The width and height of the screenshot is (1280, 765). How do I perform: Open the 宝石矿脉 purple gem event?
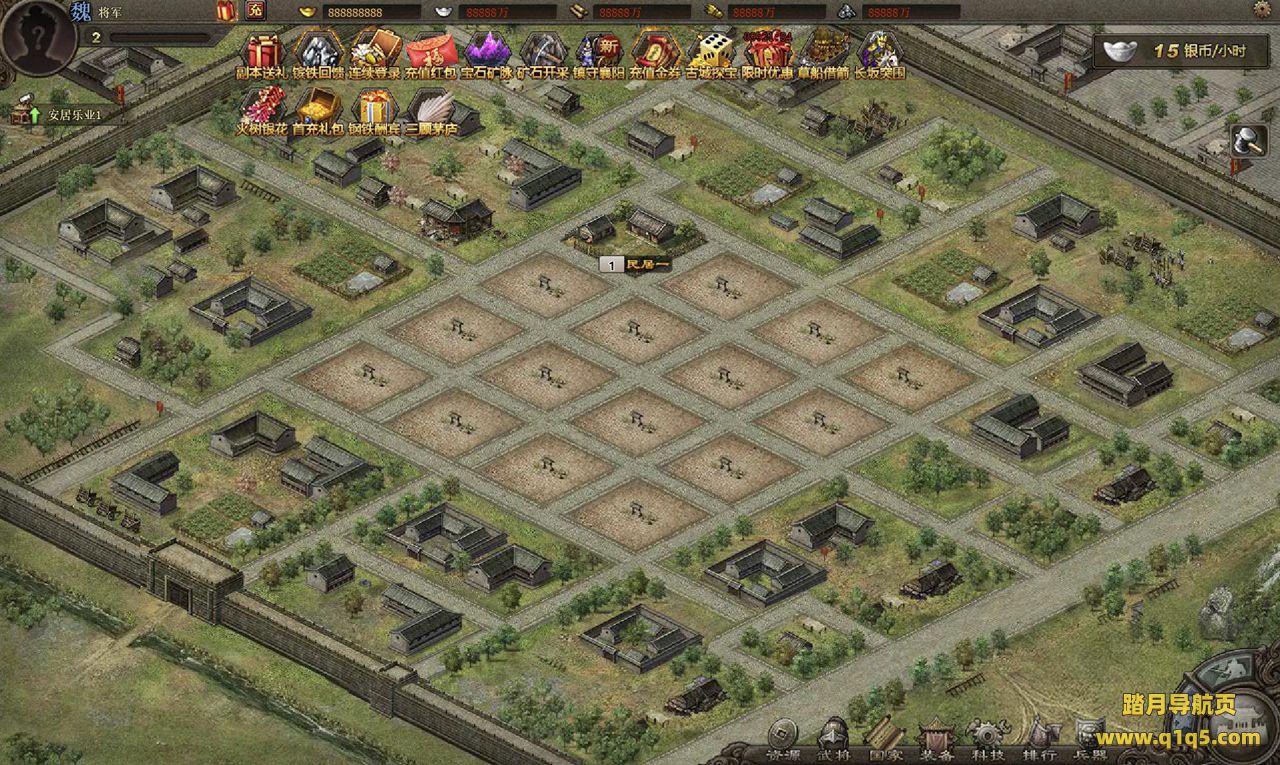pos(487,52)
